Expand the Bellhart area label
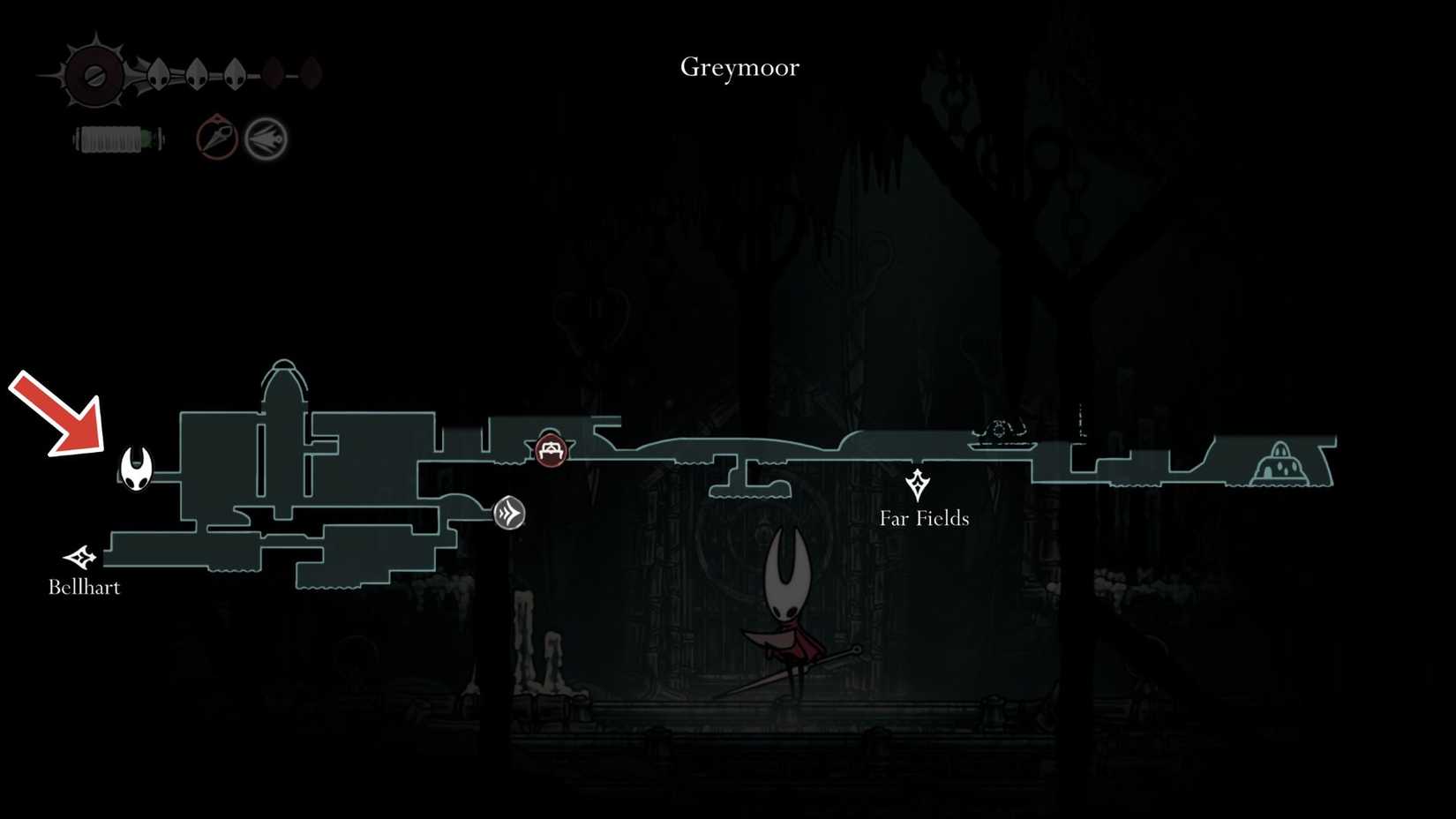 (84, 586)
